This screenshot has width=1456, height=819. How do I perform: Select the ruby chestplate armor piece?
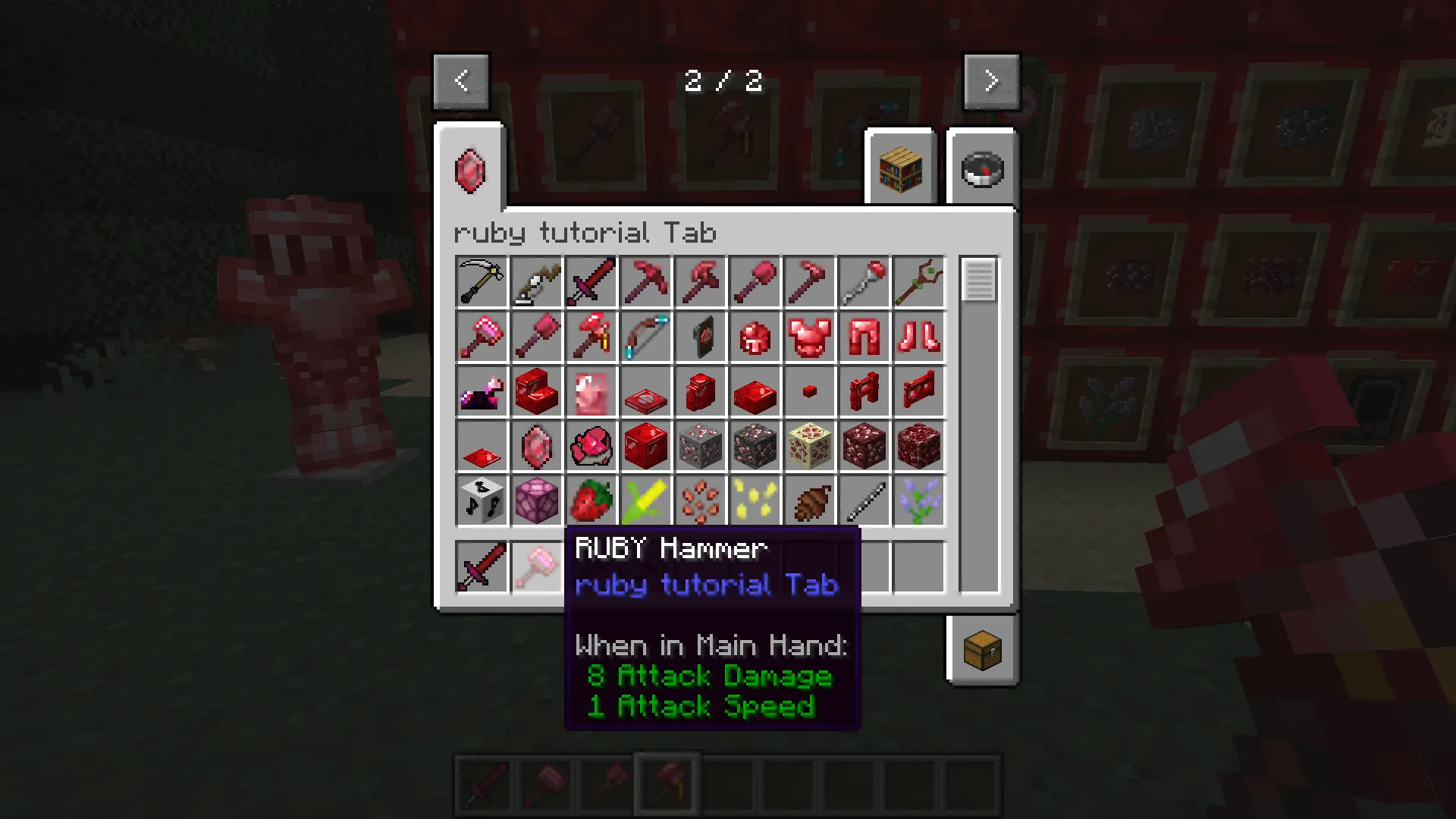[x=809, y=336]
